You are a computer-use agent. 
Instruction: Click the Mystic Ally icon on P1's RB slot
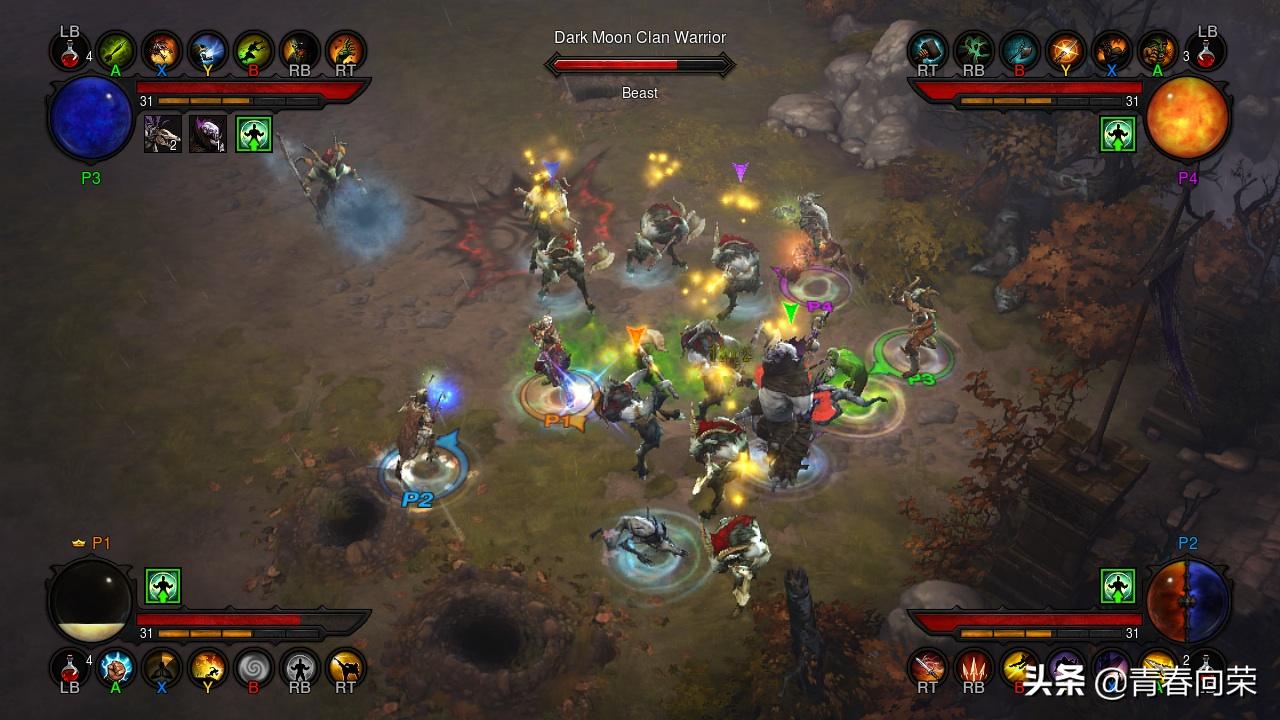300,670
